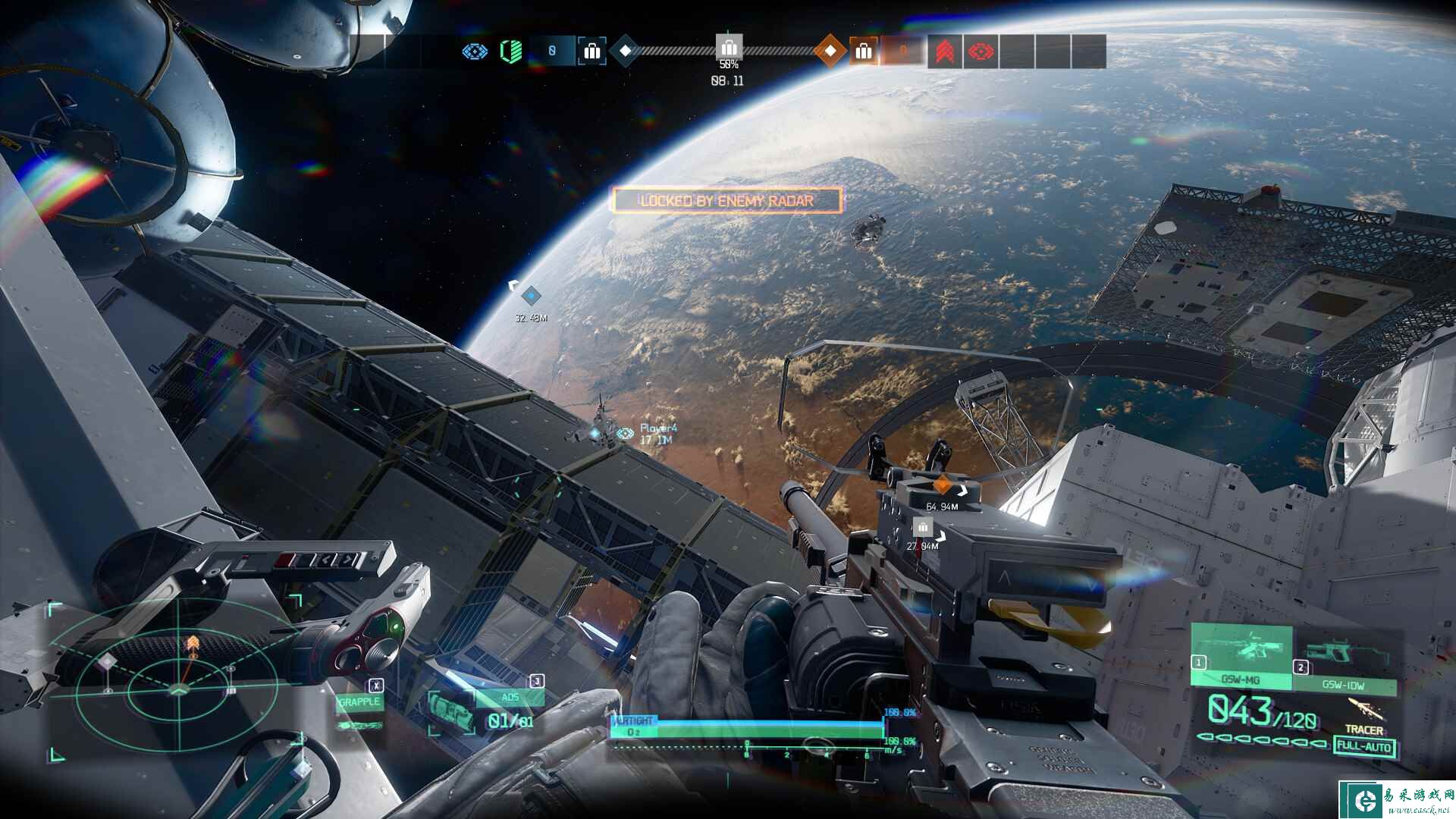Screen dimensions: 1456x819
Task: Click the blue team emblem icon
Action: (475, 52)
